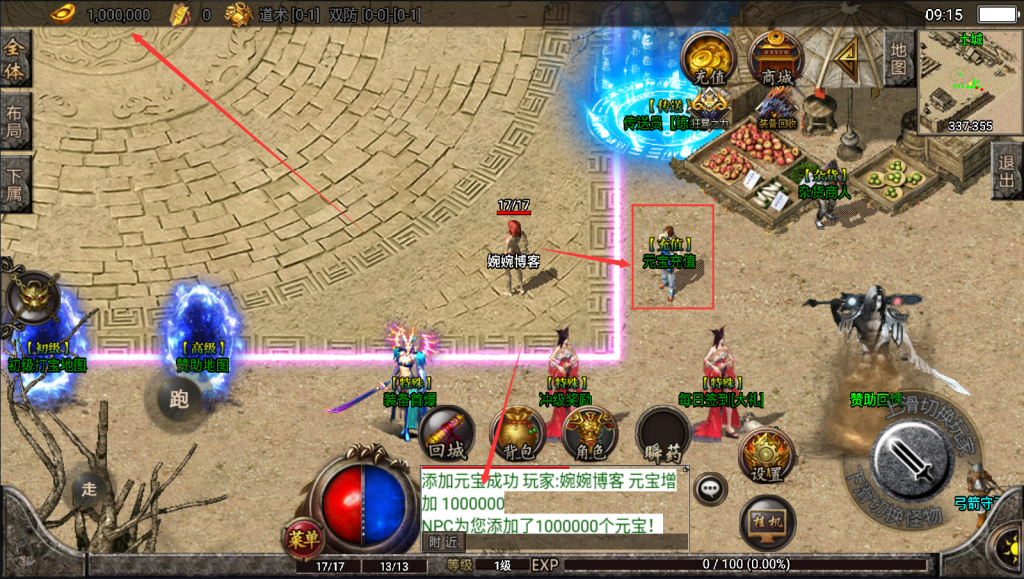Open the 充值 recharge shop icon
Screen dimensions: 1024x579
click(x=709, y=58)
